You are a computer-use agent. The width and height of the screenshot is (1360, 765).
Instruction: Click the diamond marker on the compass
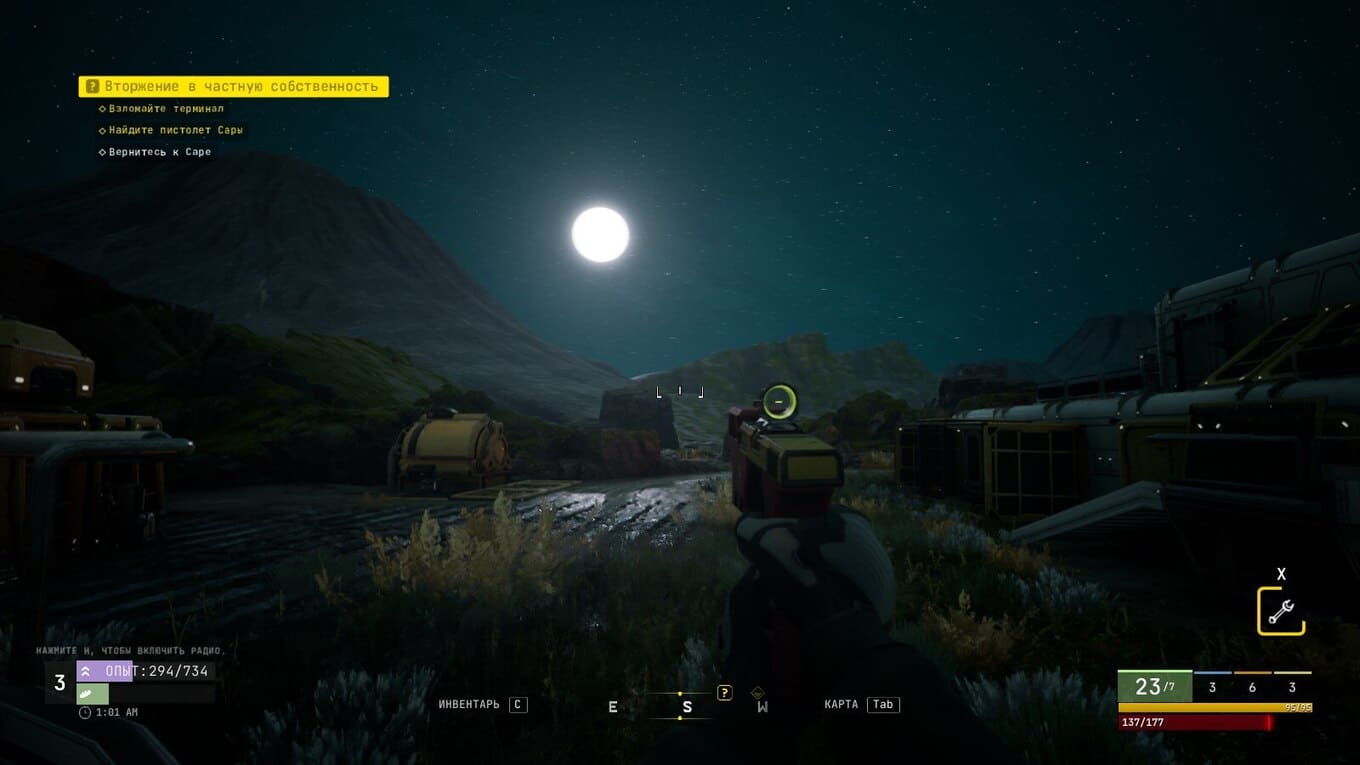758,692
